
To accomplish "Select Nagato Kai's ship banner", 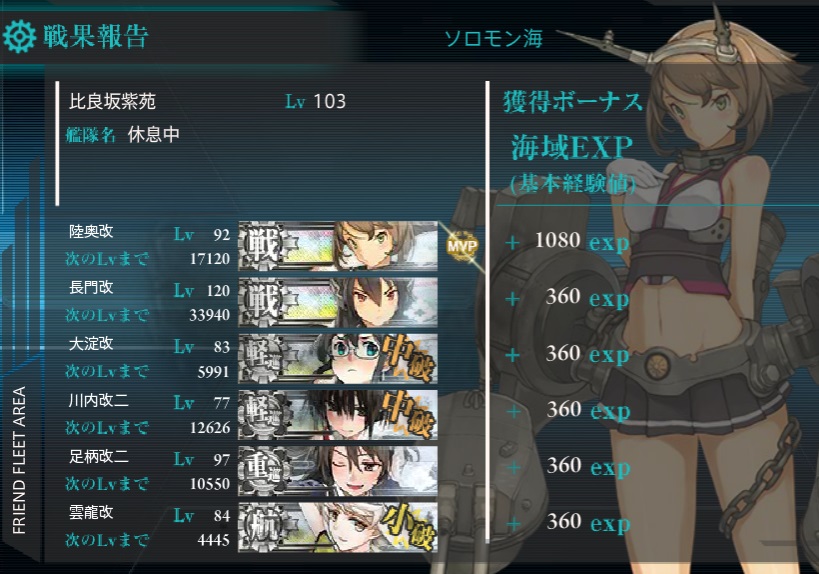I will [338, 299].
